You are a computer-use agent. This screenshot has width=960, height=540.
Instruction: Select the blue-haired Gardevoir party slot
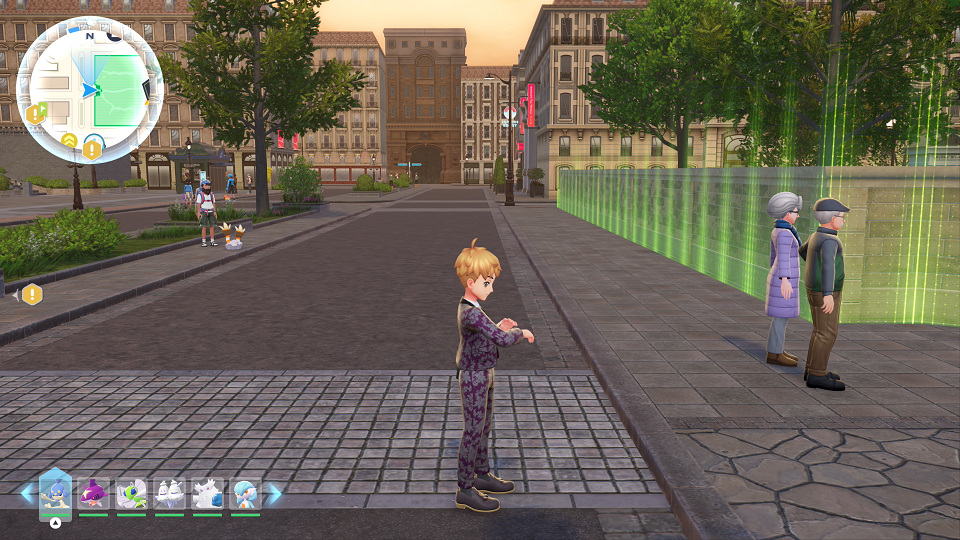[245, 493]
